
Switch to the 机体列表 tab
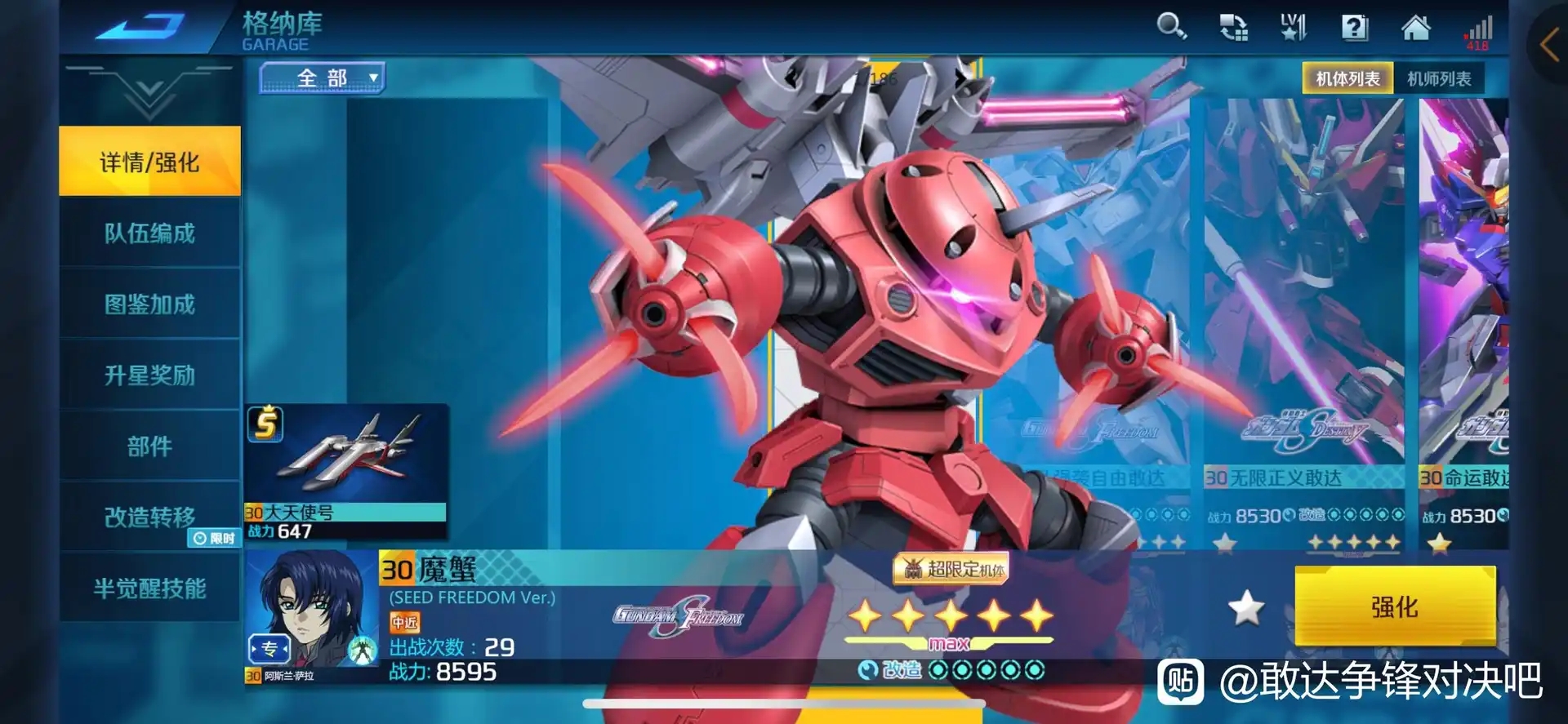pyautogui.click(x=1347, y=78)
